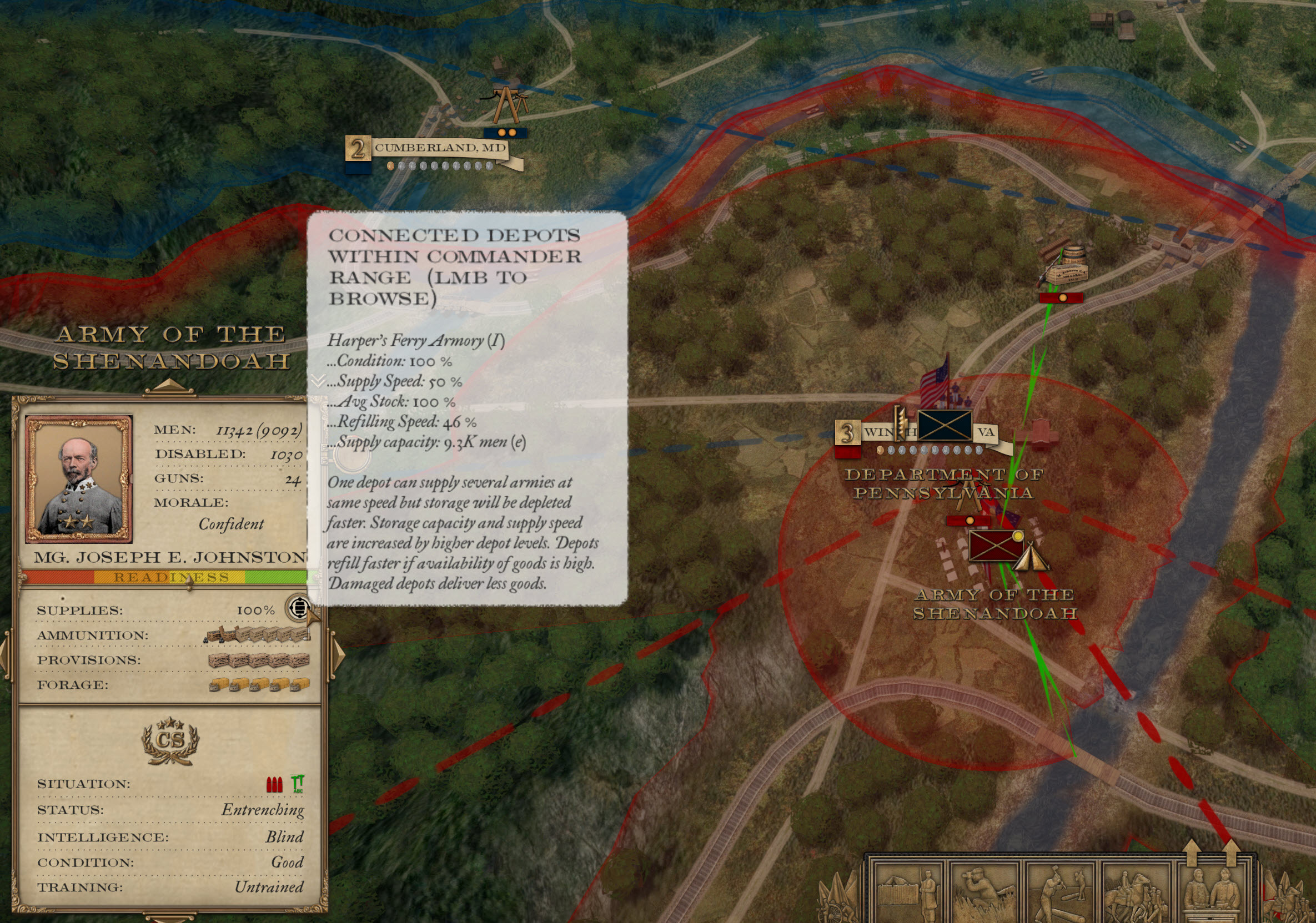Go to next army with right arrow
The height and width of the screenshot is (923, 1316).
point(338,654)
